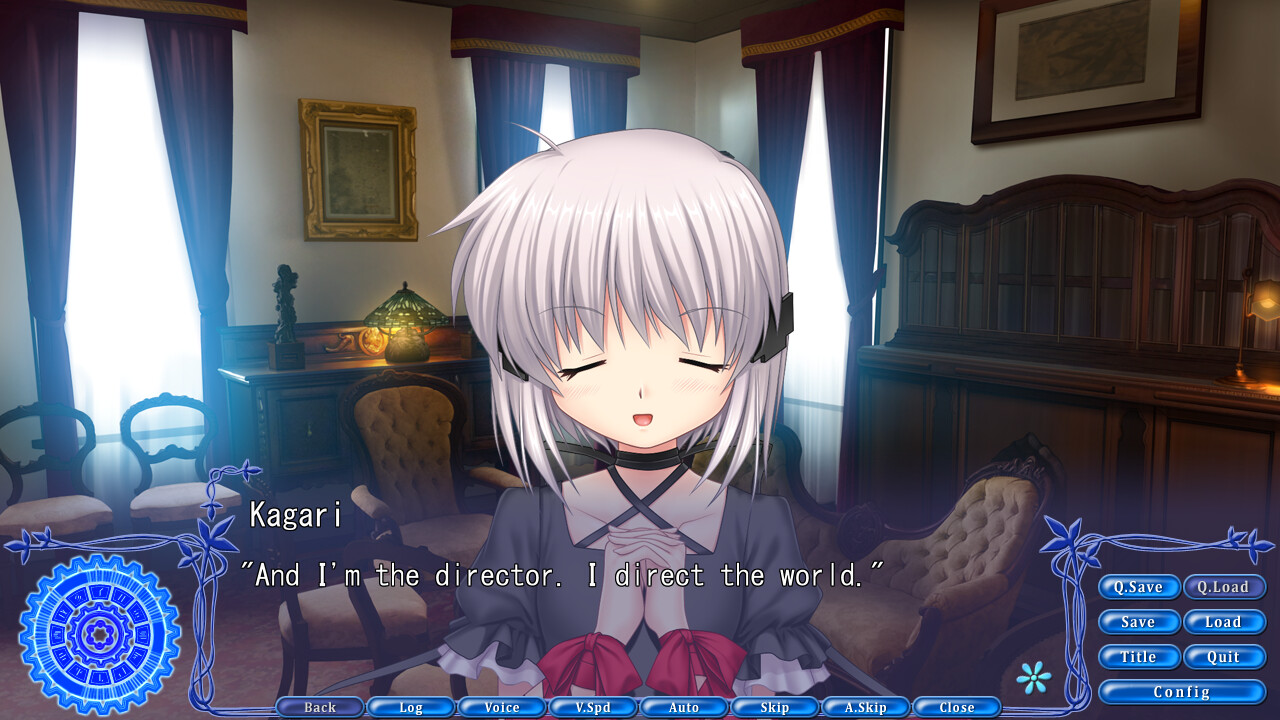This screenshot has height=720, width=1280.
Task: Close the dialogue interface
Action: [x=956, y=707]
